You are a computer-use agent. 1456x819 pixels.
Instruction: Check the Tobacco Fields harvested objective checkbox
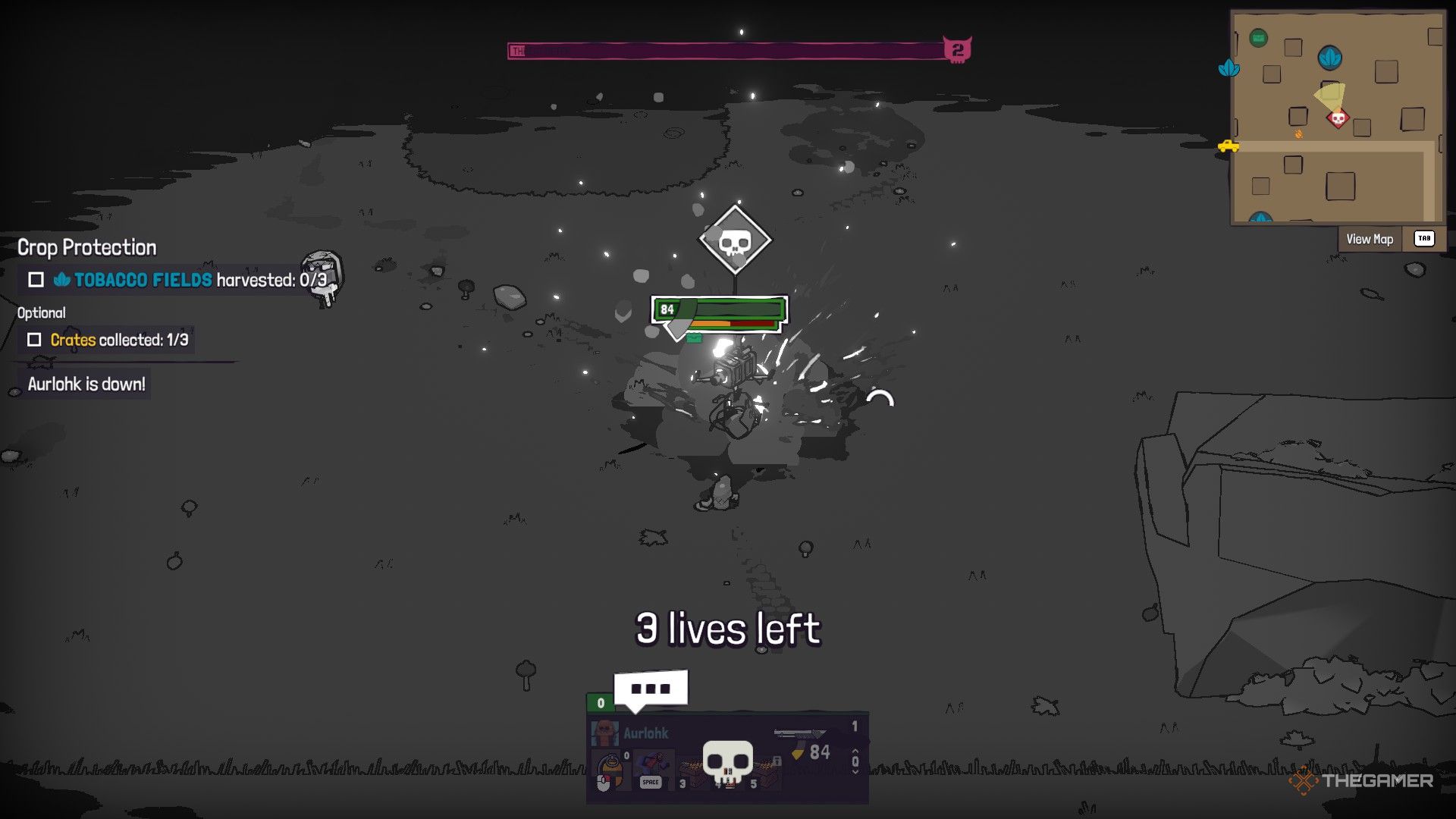click(35, 280)
